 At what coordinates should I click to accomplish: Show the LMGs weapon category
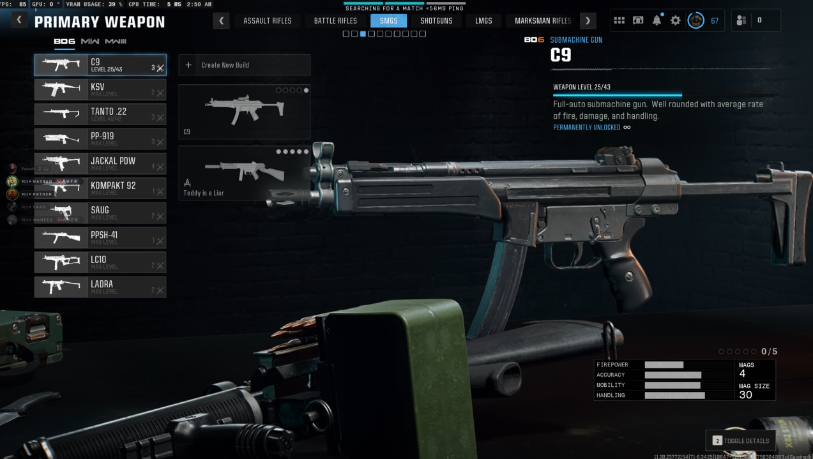pyautogui.click(x=484, y=20)
